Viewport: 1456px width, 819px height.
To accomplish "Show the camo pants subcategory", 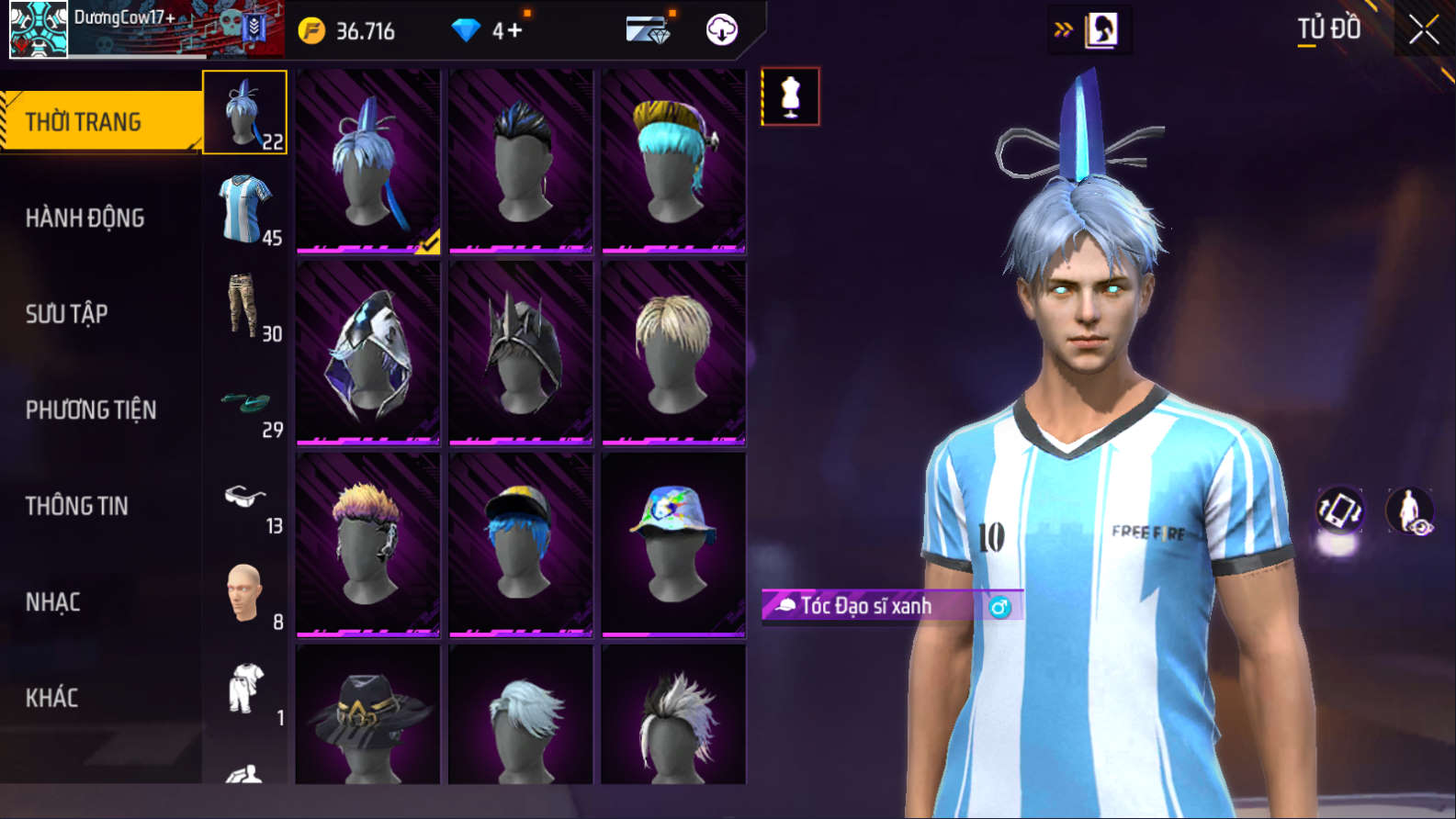I will [245, 306].
